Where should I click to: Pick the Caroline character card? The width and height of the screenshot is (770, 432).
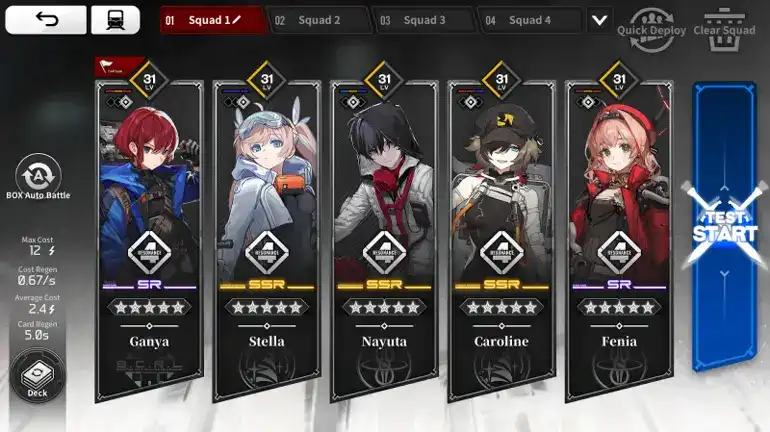pyautogui.click(x=502, y=230)
